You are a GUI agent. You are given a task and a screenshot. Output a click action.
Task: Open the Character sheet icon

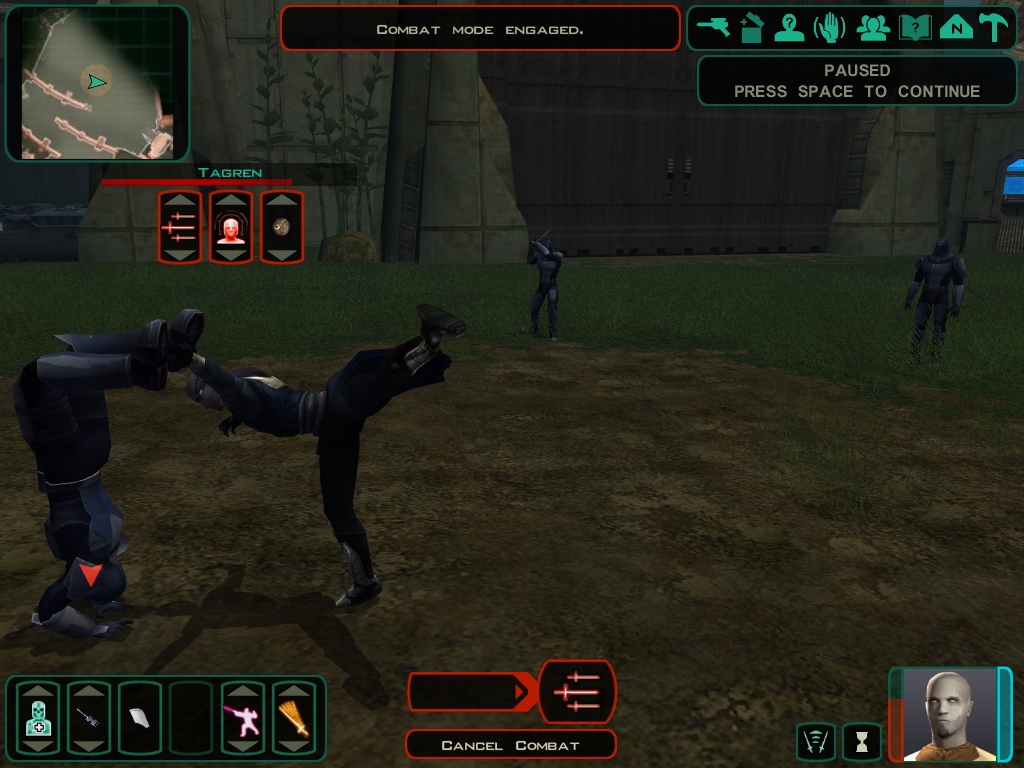click(790, 27)
